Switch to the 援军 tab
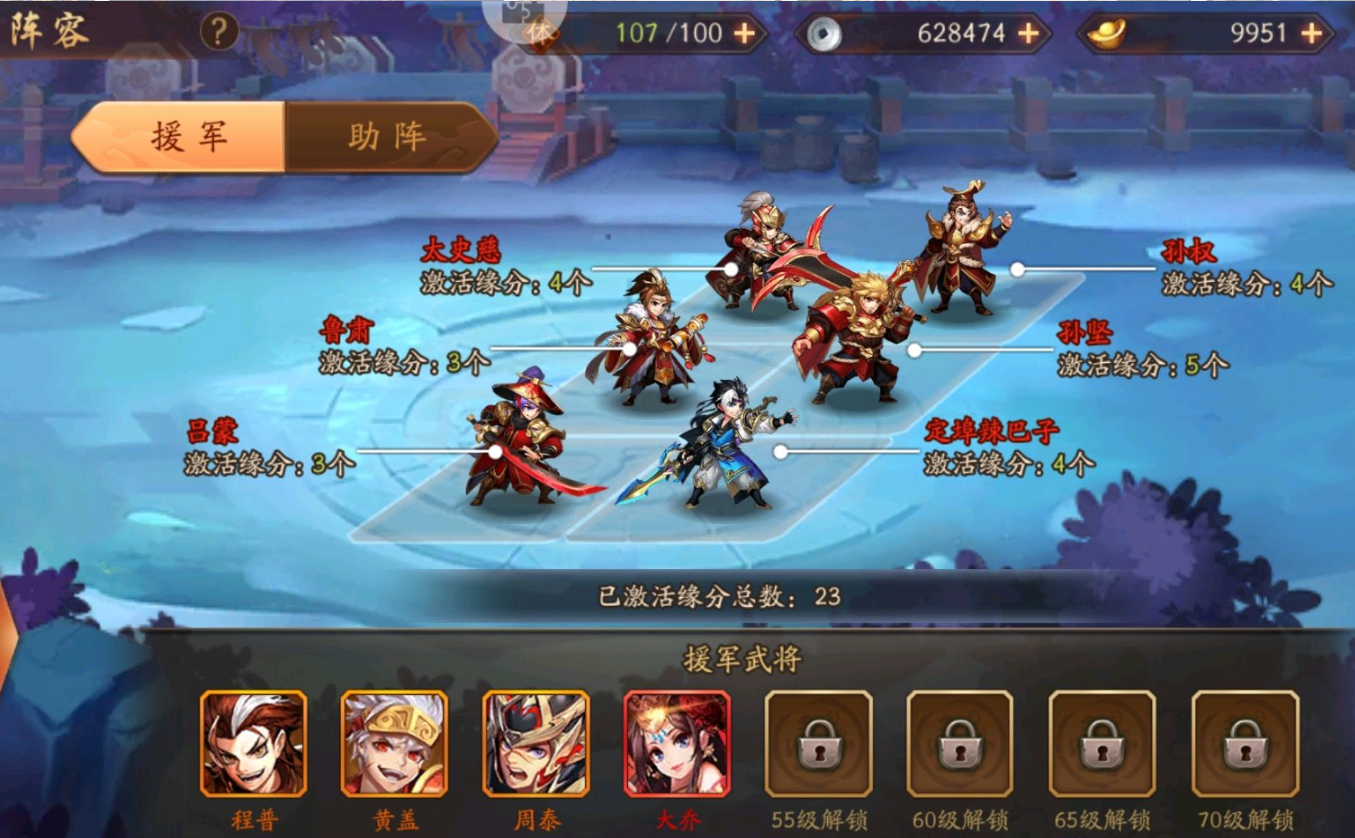The height and width of the screenshot is (838, 1355). (x=188, y=137)
